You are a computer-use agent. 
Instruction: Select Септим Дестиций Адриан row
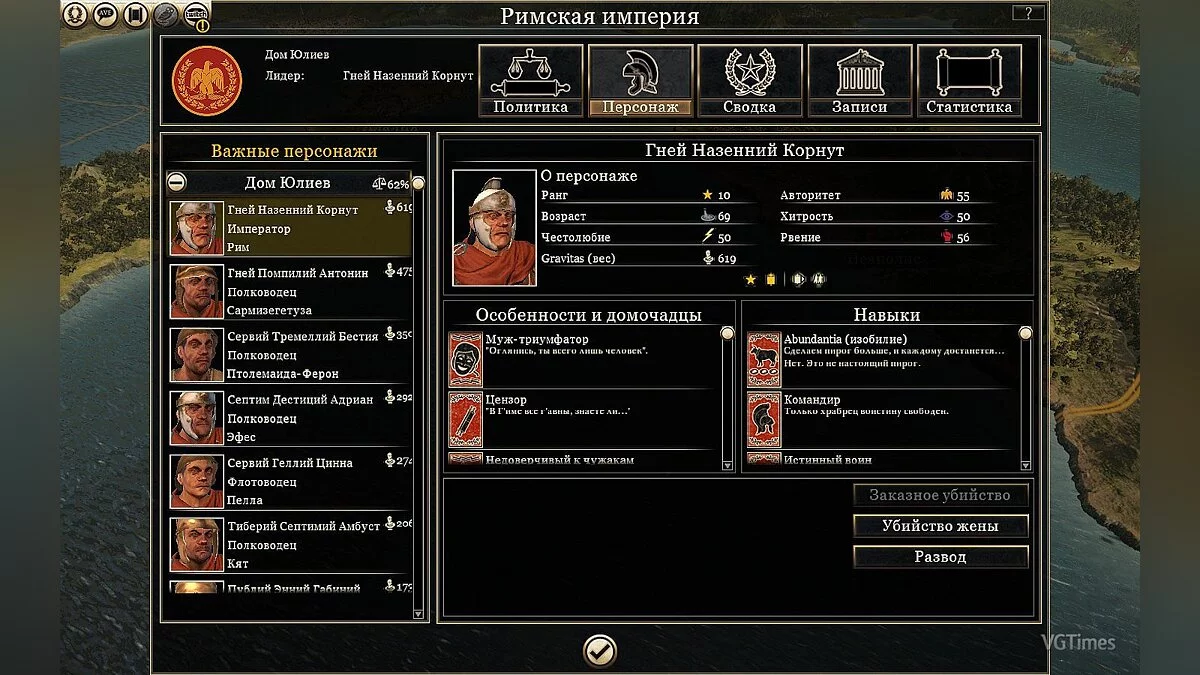click(x=290, y=418)
